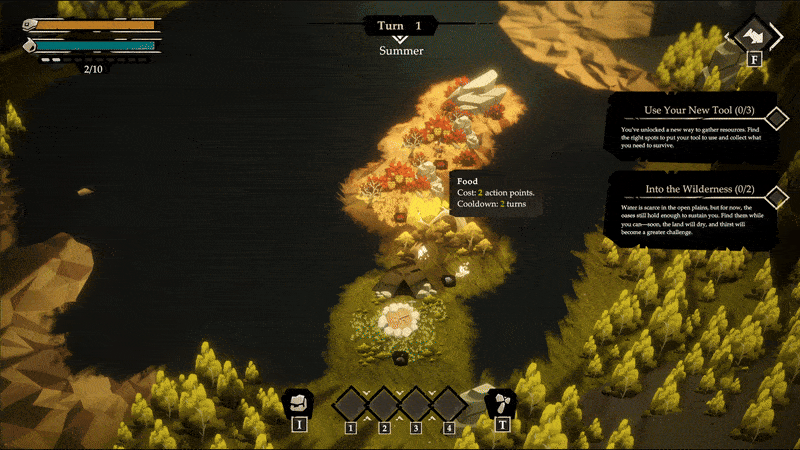Image resolution: width=800 pixels, height=450 pixels.
Task: Open the tools hammer icon
Action: click(499, 403)
